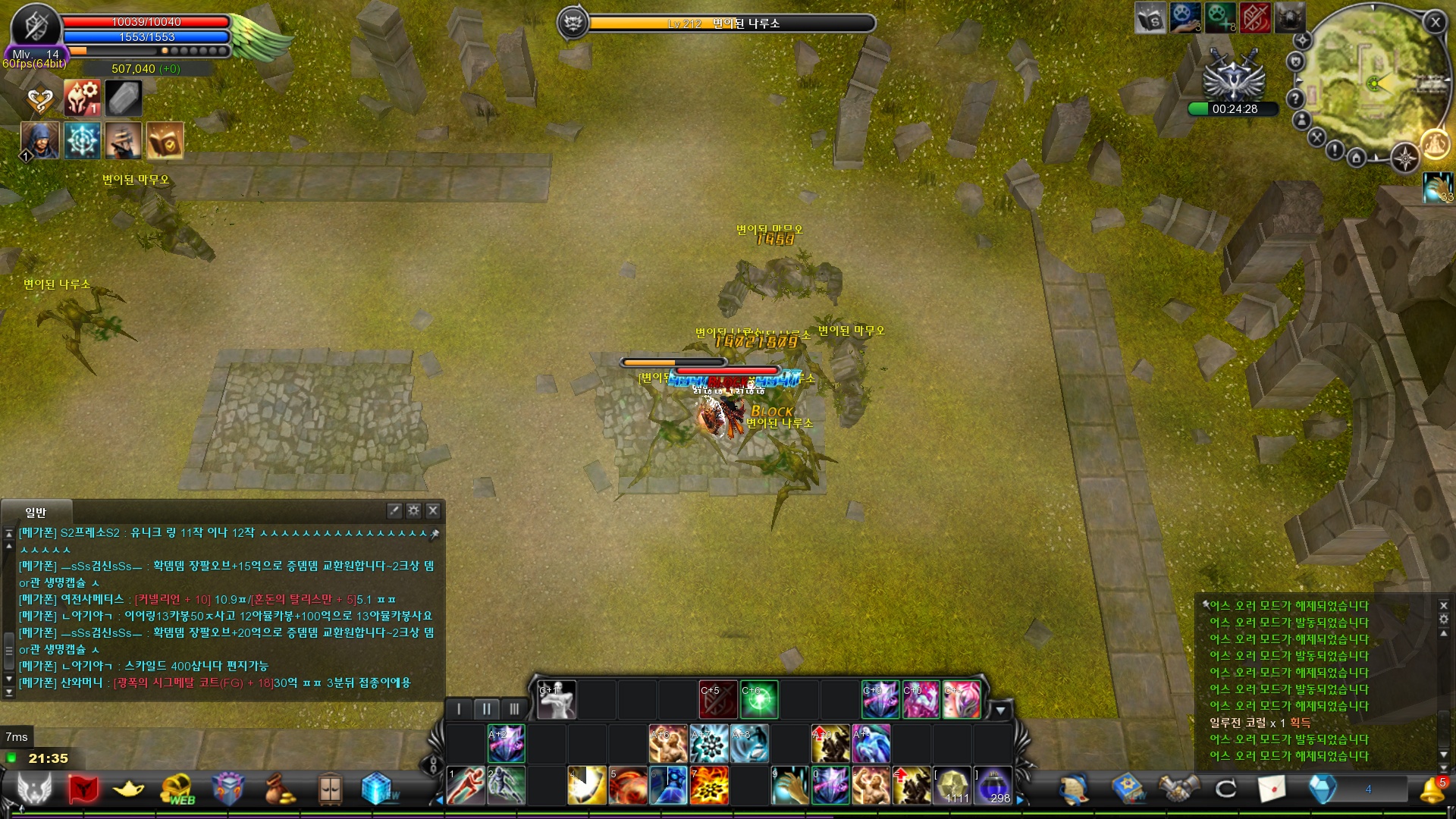Open the mail envelope icon

pyautogui.click(x=1272, y=789)
